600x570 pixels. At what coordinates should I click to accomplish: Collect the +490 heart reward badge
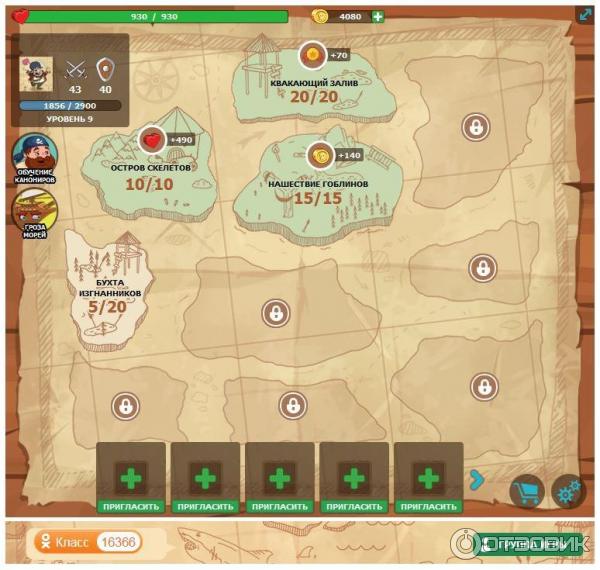(x=152, y=140)
